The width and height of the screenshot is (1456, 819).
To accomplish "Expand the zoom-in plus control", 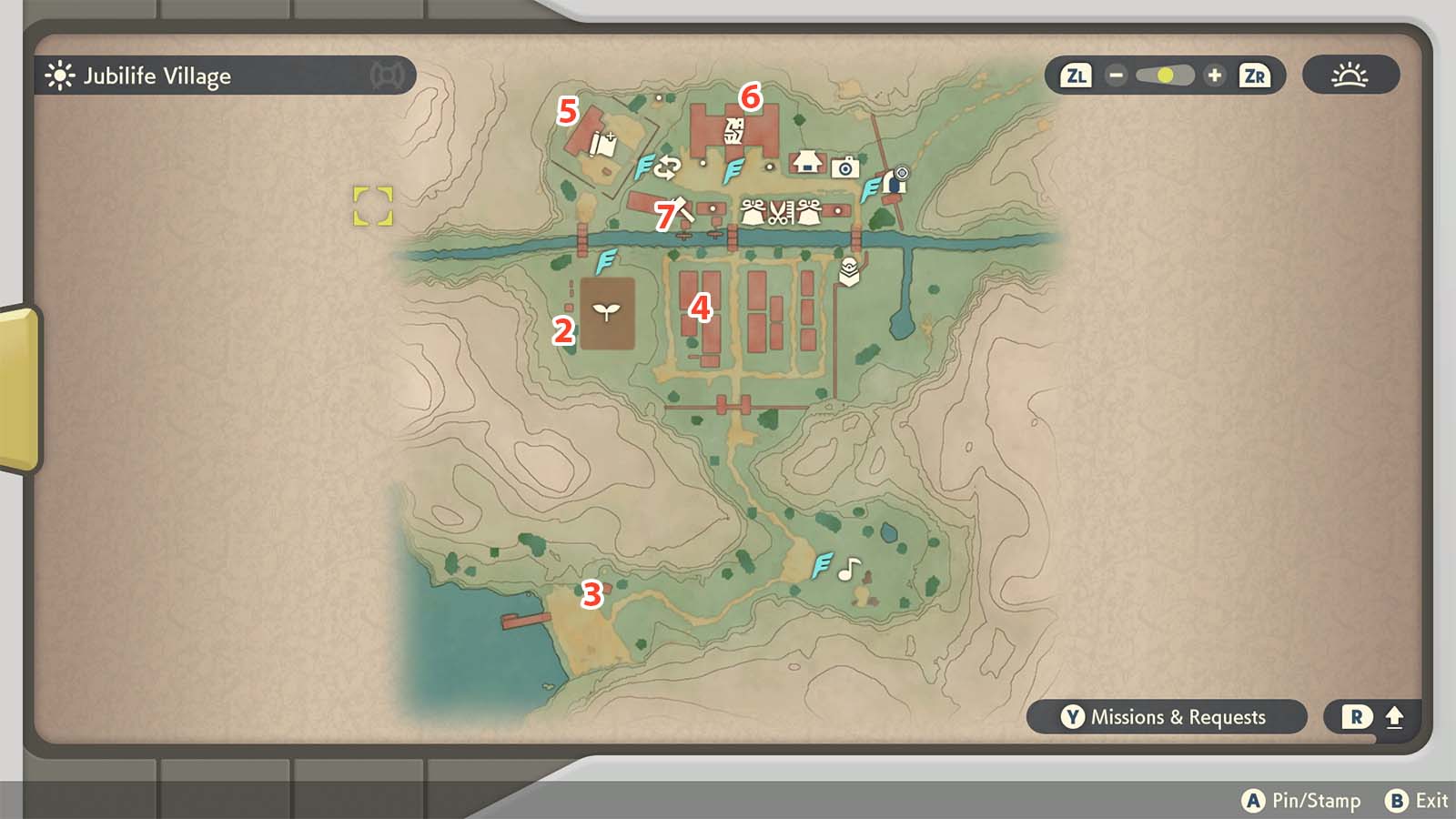I will pyautogui.click(x=1214, y=76).
